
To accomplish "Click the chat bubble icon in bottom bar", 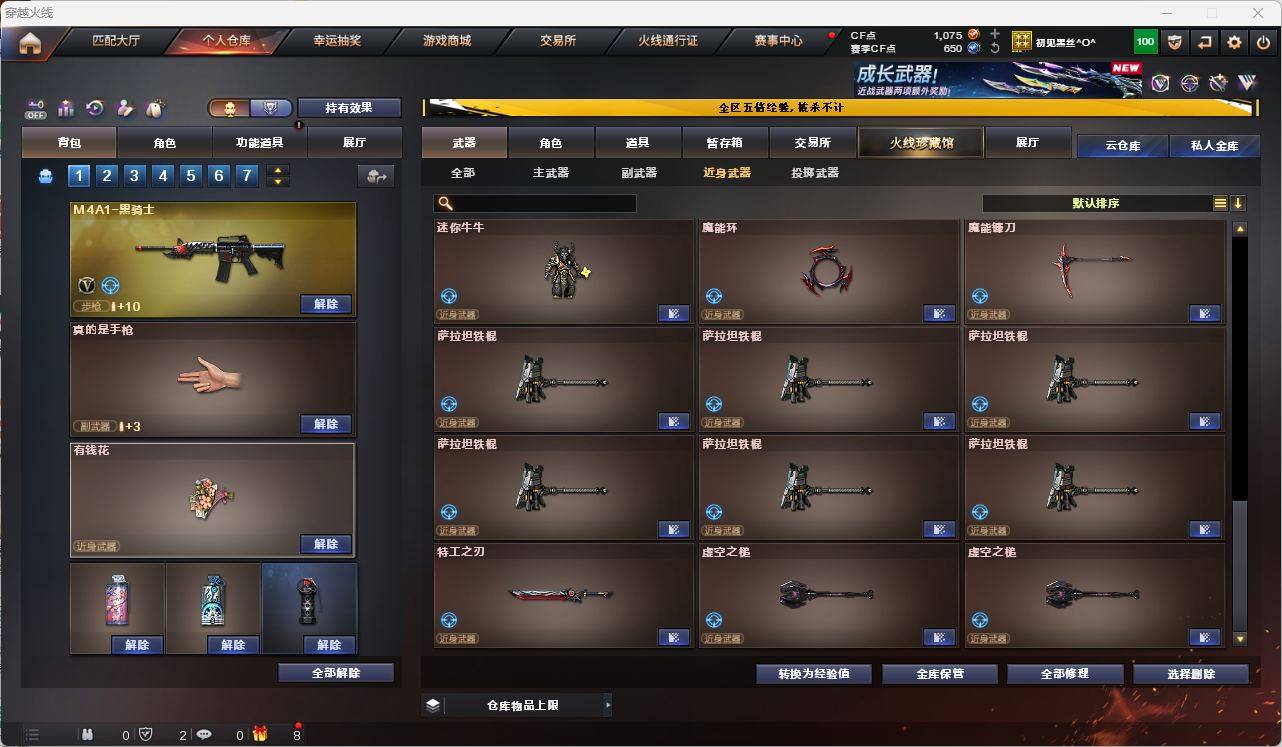I will point(203,733).
